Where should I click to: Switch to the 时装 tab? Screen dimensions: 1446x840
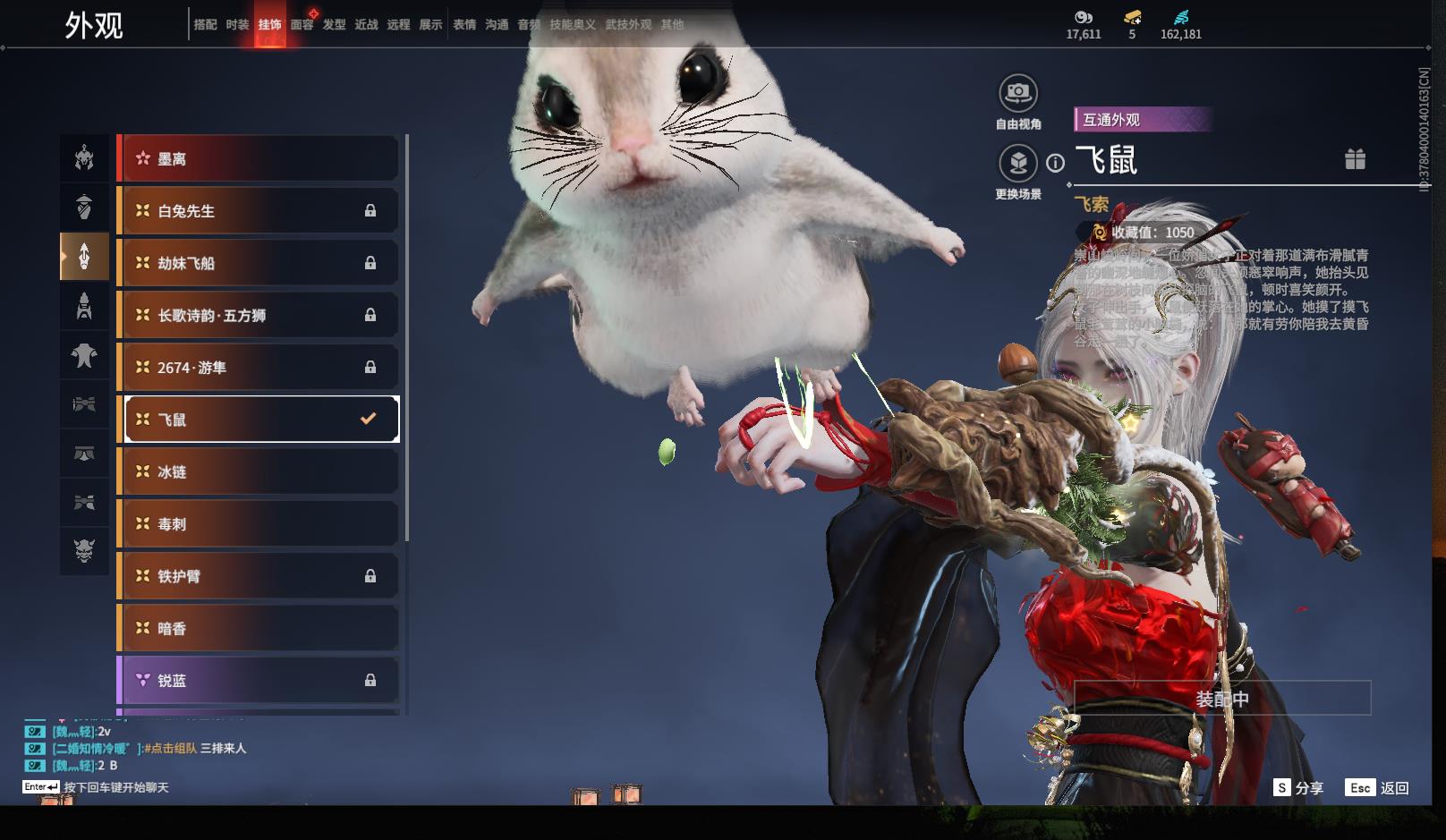coord(237,25)
